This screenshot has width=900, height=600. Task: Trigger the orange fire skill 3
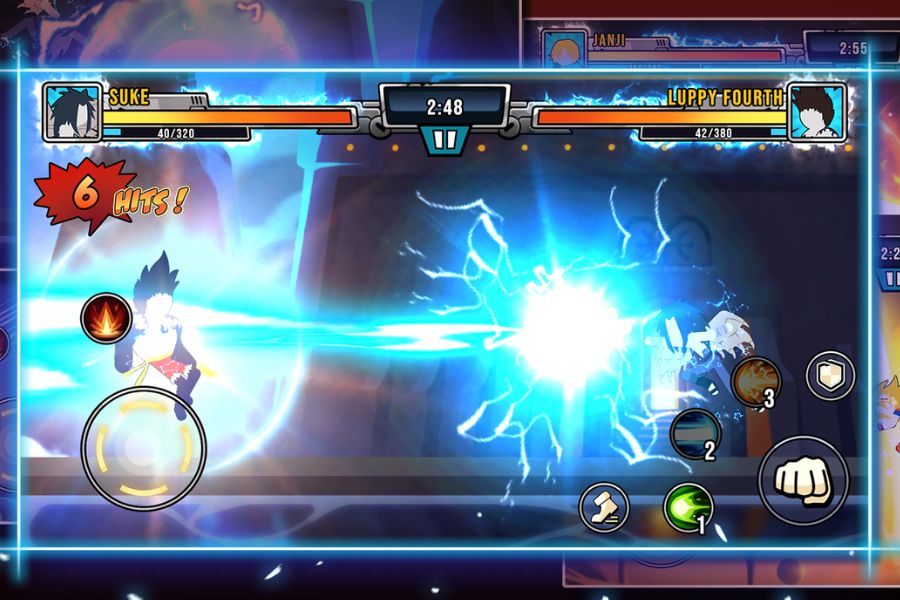(755, 382)
